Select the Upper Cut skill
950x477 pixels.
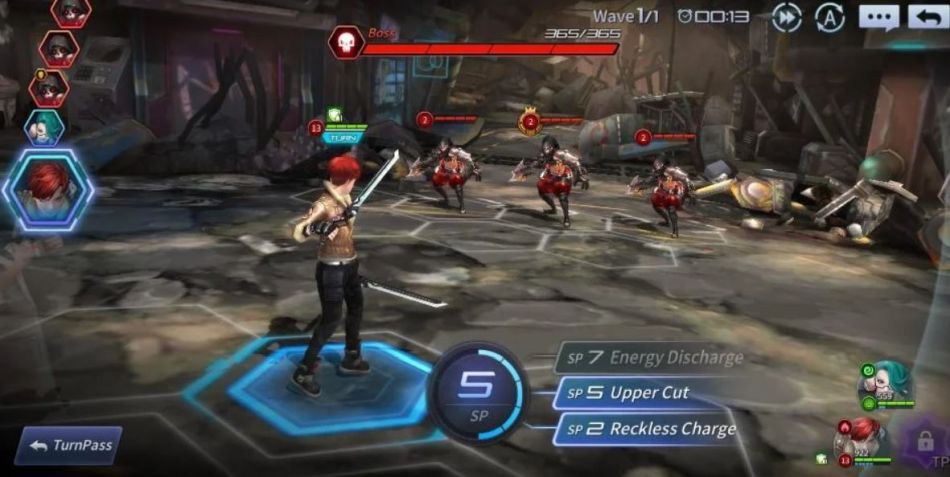[640, 393]
